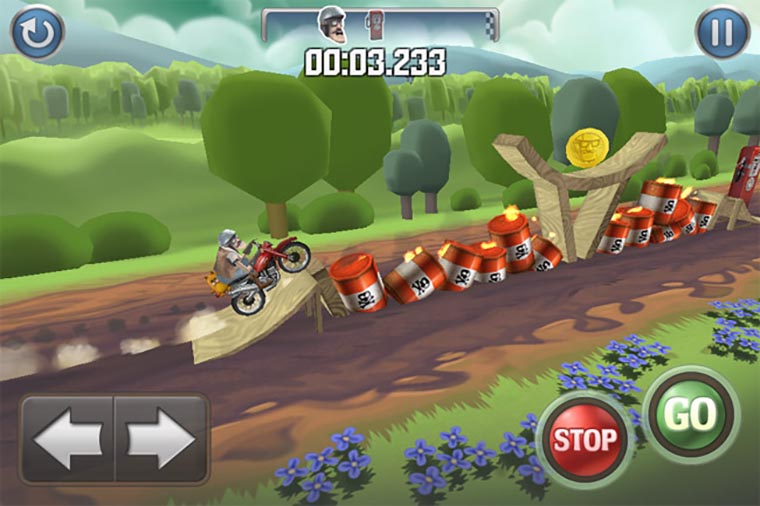The width and height of the screenshot is (760, 506).
Task: Hit the red STOP button
Action: tap(585, 438)
